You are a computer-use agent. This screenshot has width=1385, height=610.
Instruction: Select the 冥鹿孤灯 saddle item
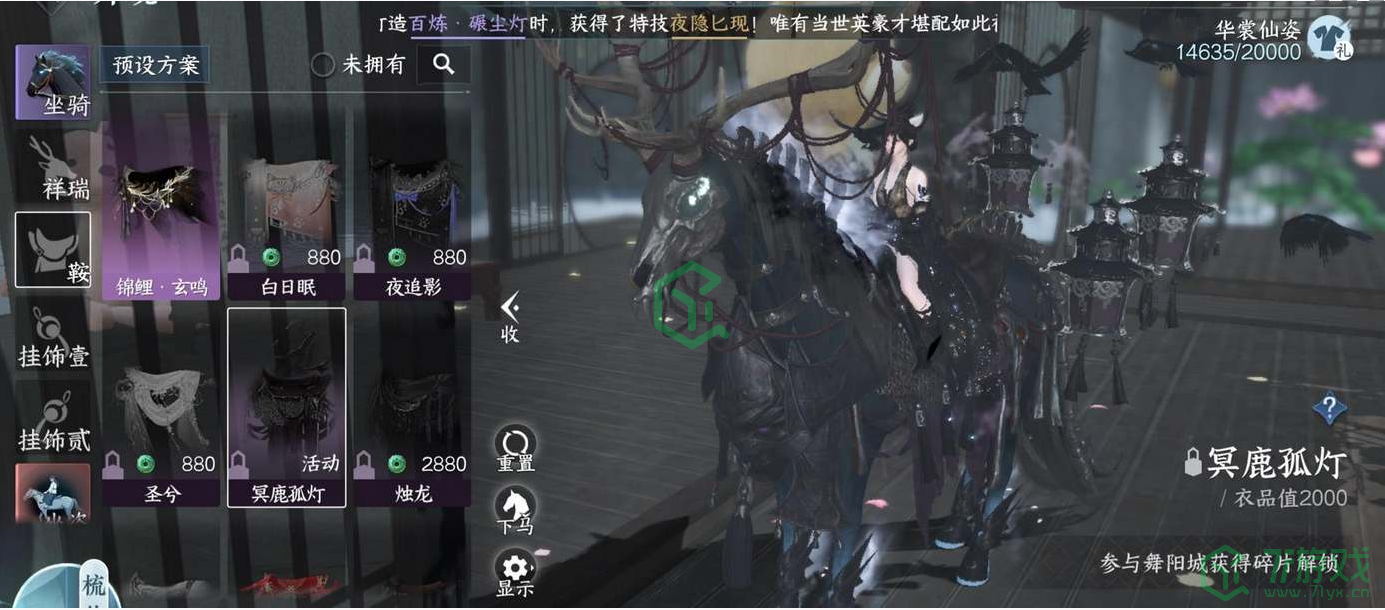pos(286,407)
